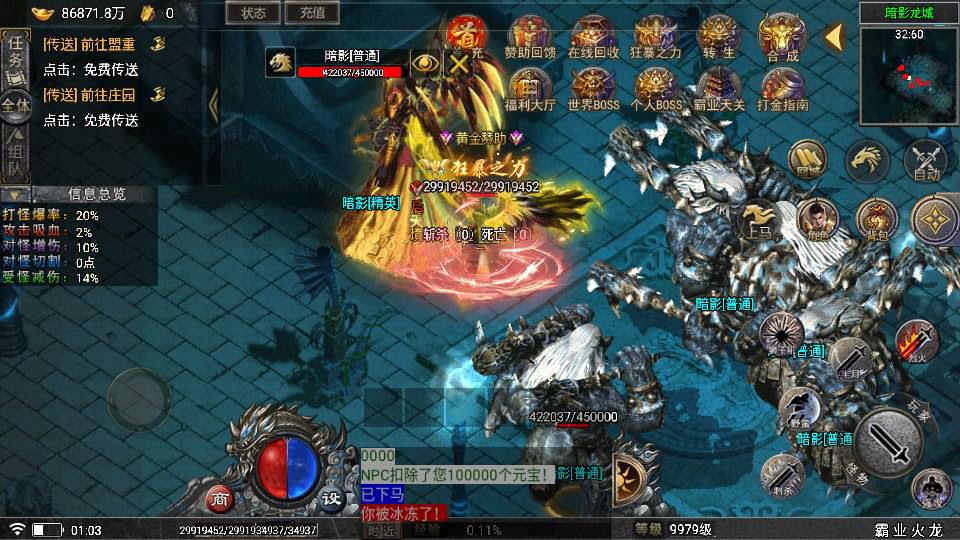960x540 pixels.
Task: Inspect the target using the eye icon
Action: tap(425, 63)
